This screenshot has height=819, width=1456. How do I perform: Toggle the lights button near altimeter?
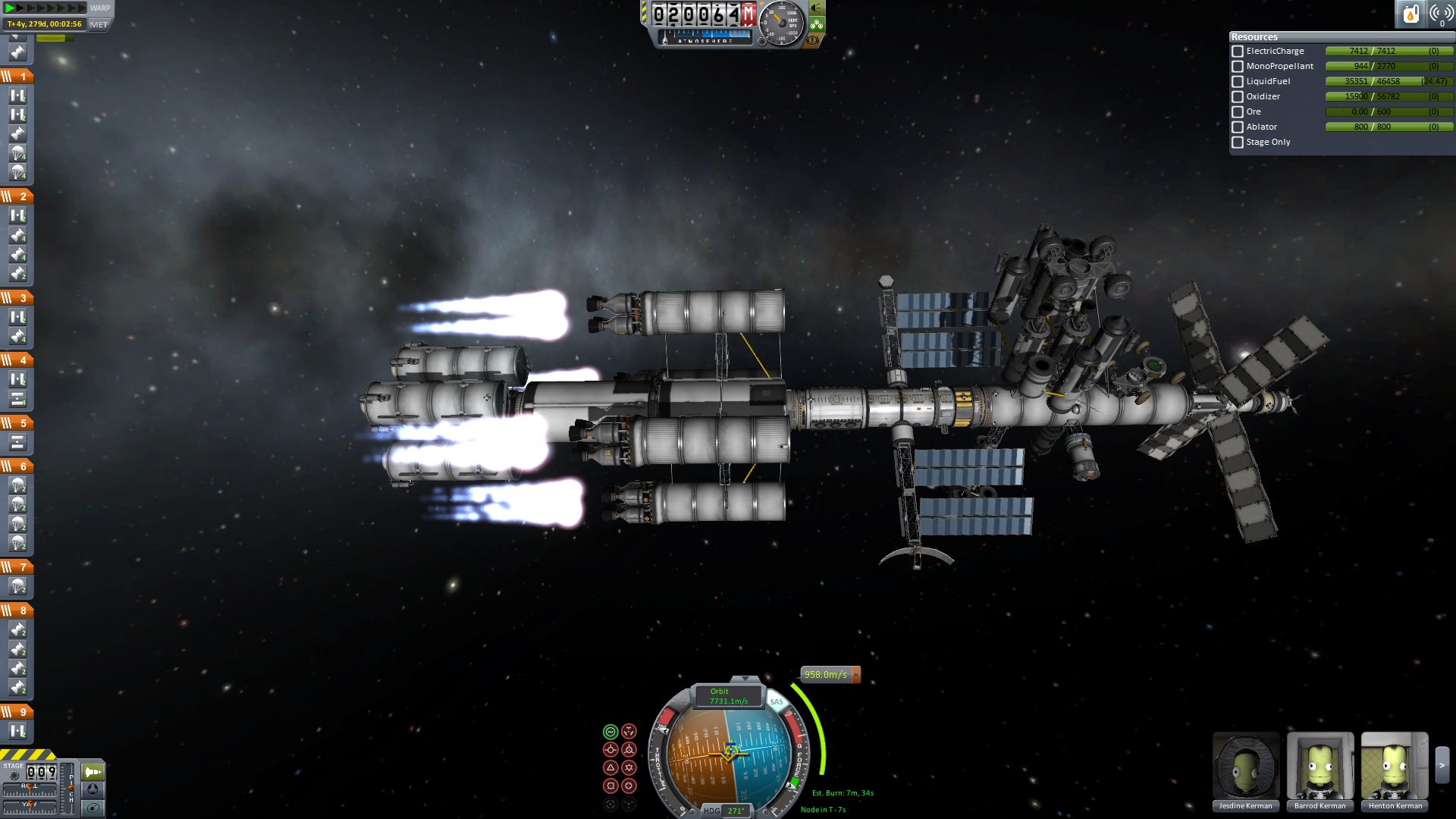[817, 8]
